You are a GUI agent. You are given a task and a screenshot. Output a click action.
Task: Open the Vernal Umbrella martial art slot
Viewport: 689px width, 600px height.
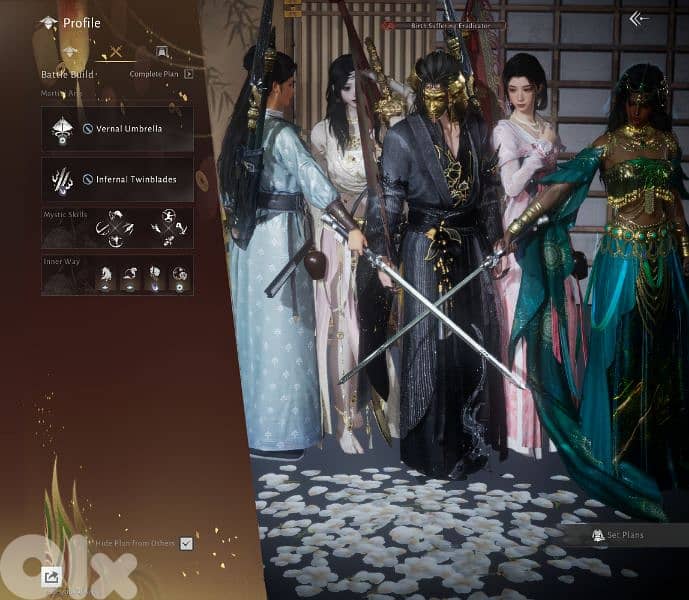[117, 129]
